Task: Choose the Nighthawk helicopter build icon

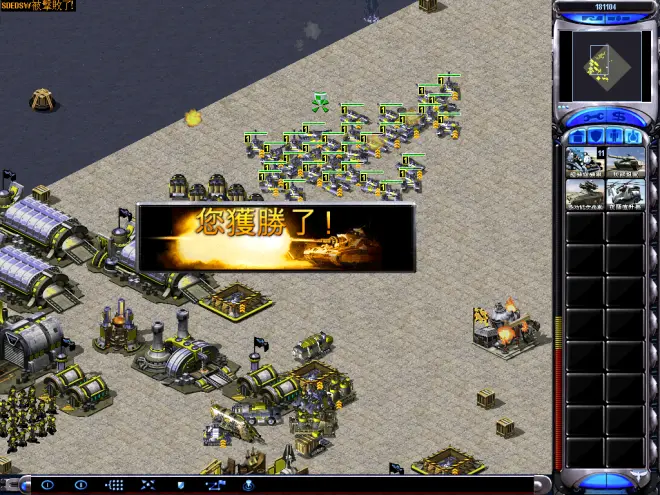Action: 625,195
